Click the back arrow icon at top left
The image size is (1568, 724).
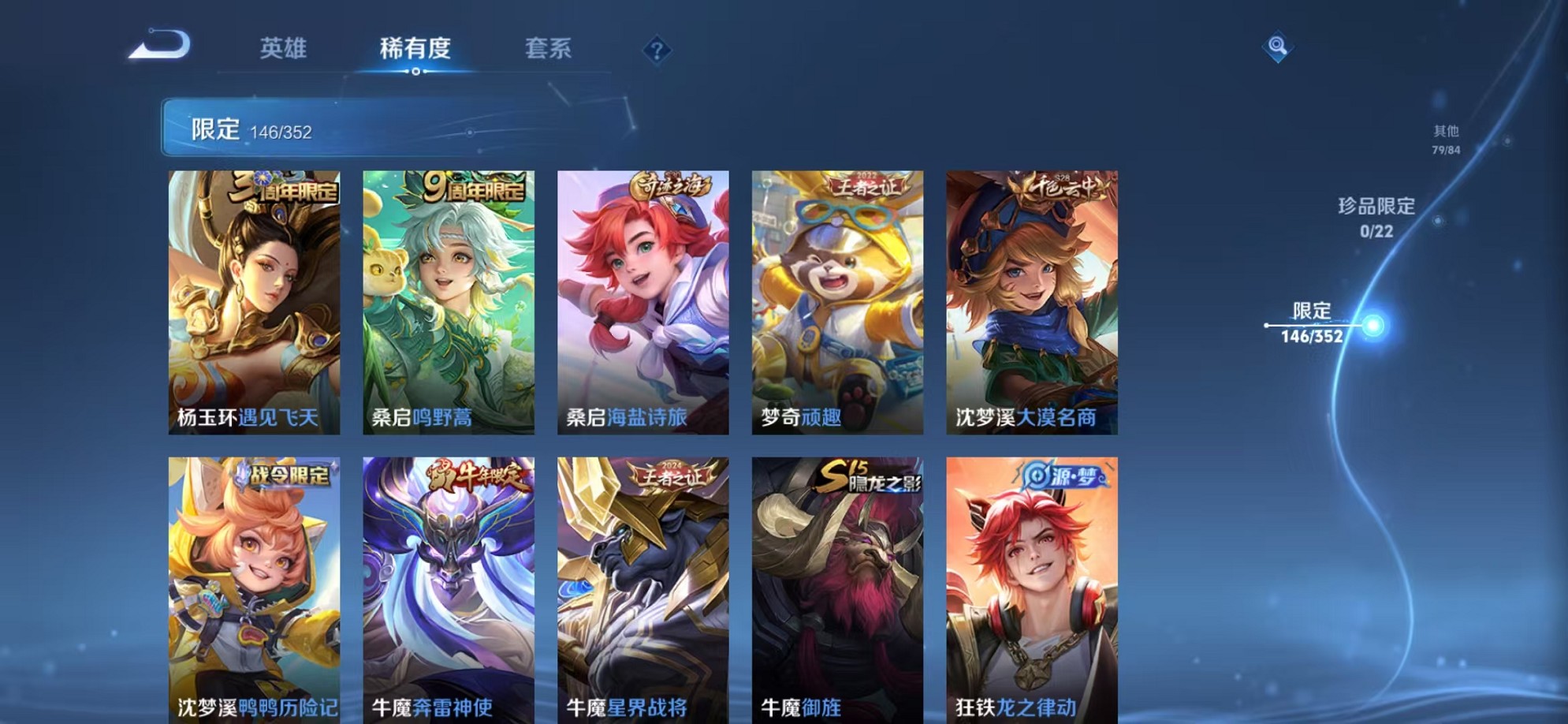tap(162, 45)
